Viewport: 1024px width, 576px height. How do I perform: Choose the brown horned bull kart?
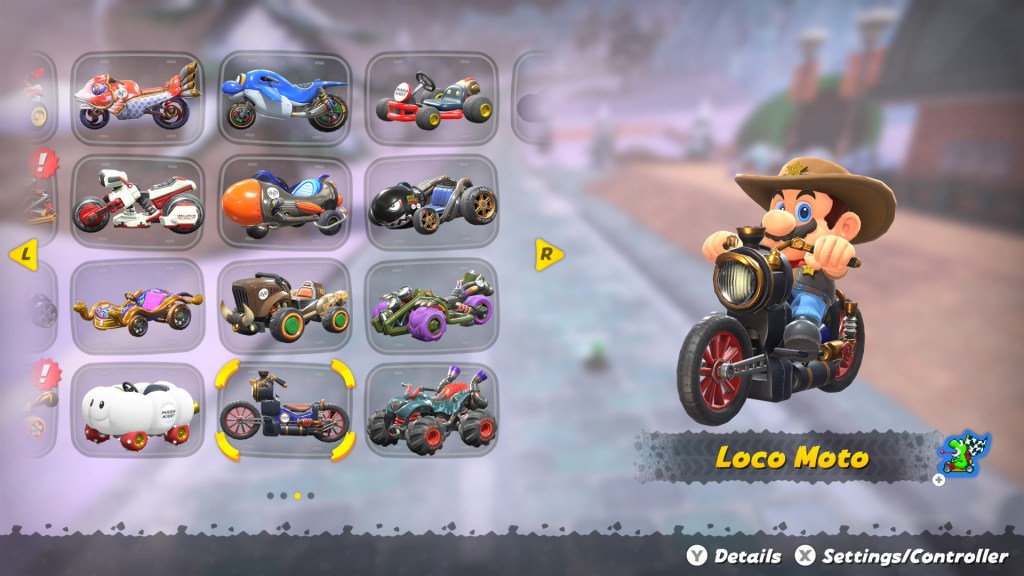(x=284, y=305)
